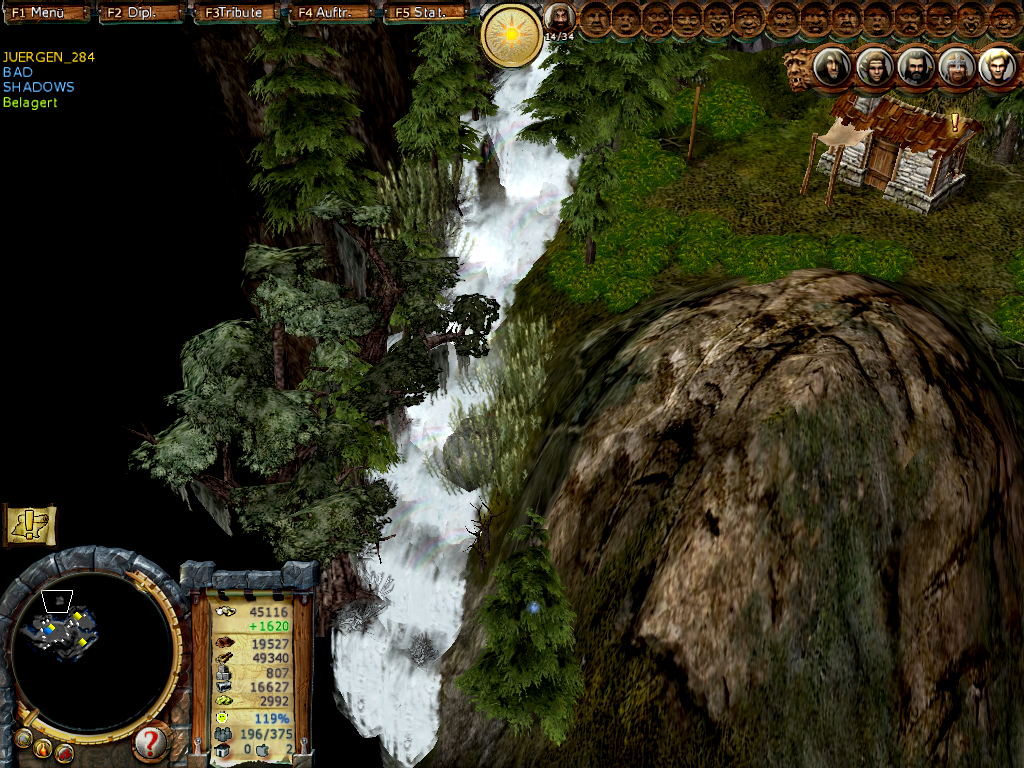Choose the hero portrait wearing a headband

(x=873, y=67)
